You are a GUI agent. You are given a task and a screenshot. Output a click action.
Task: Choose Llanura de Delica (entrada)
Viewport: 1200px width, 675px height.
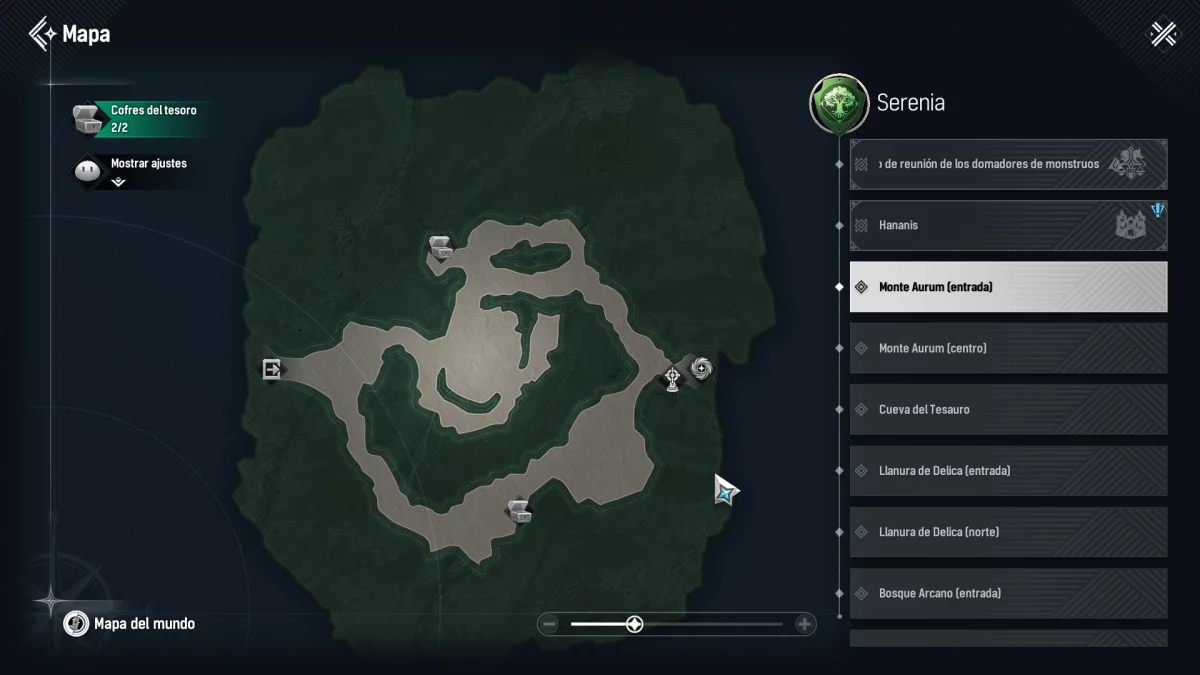tap(1008, 471)
